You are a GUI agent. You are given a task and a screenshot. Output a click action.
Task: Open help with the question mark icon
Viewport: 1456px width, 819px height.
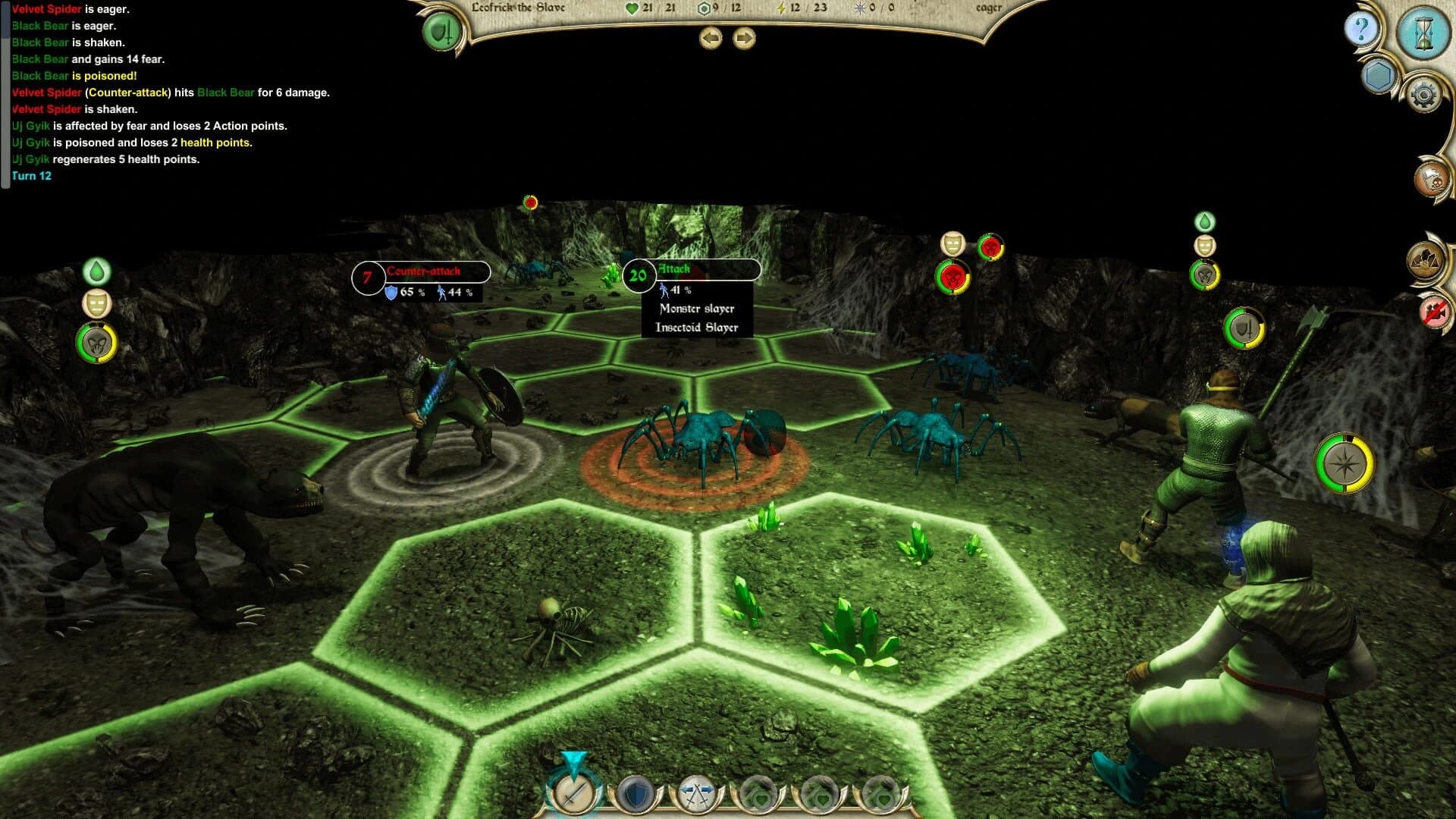pos(1361,30)
